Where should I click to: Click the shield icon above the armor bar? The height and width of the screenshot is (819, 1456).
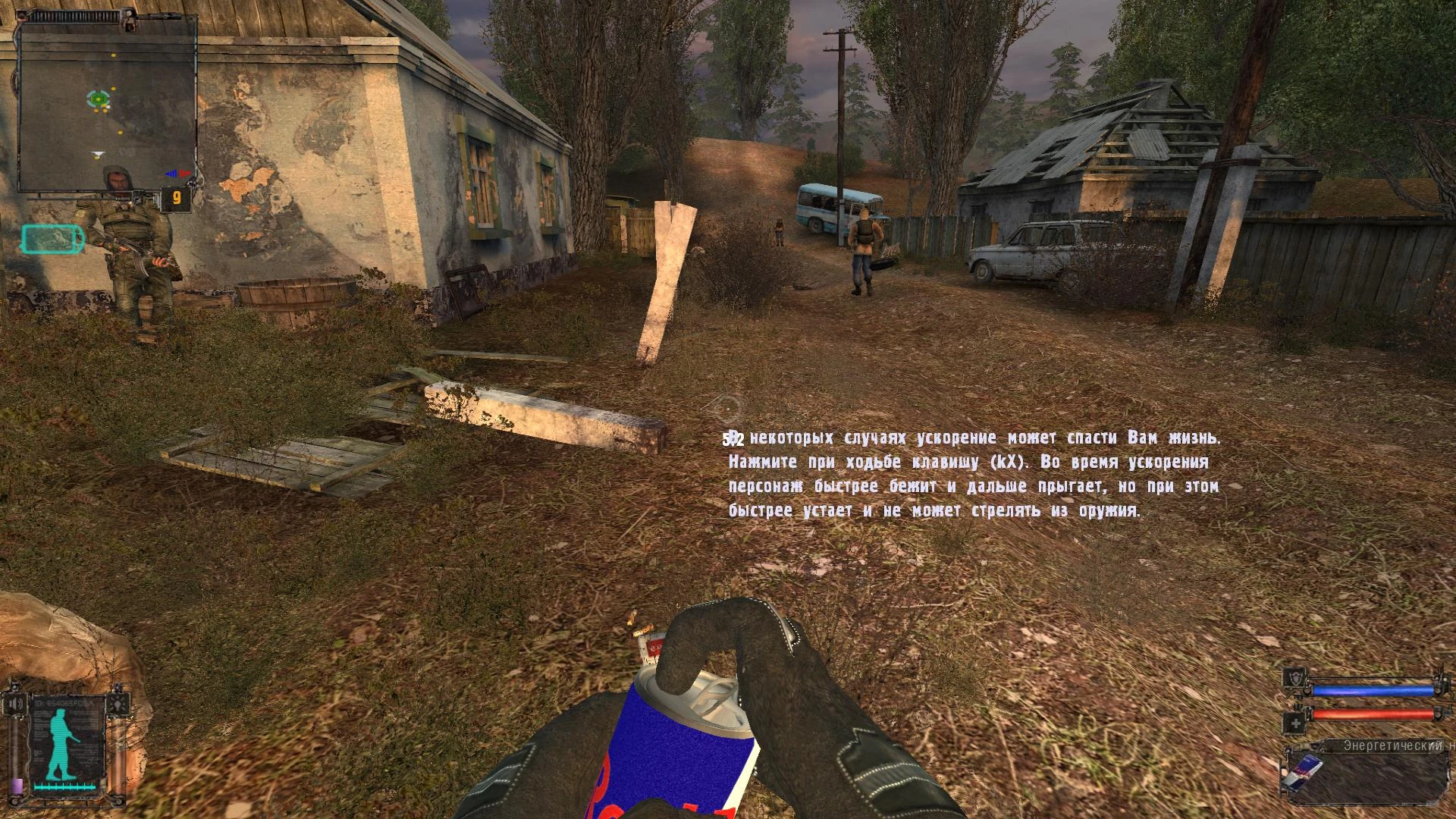(1295, 677)
